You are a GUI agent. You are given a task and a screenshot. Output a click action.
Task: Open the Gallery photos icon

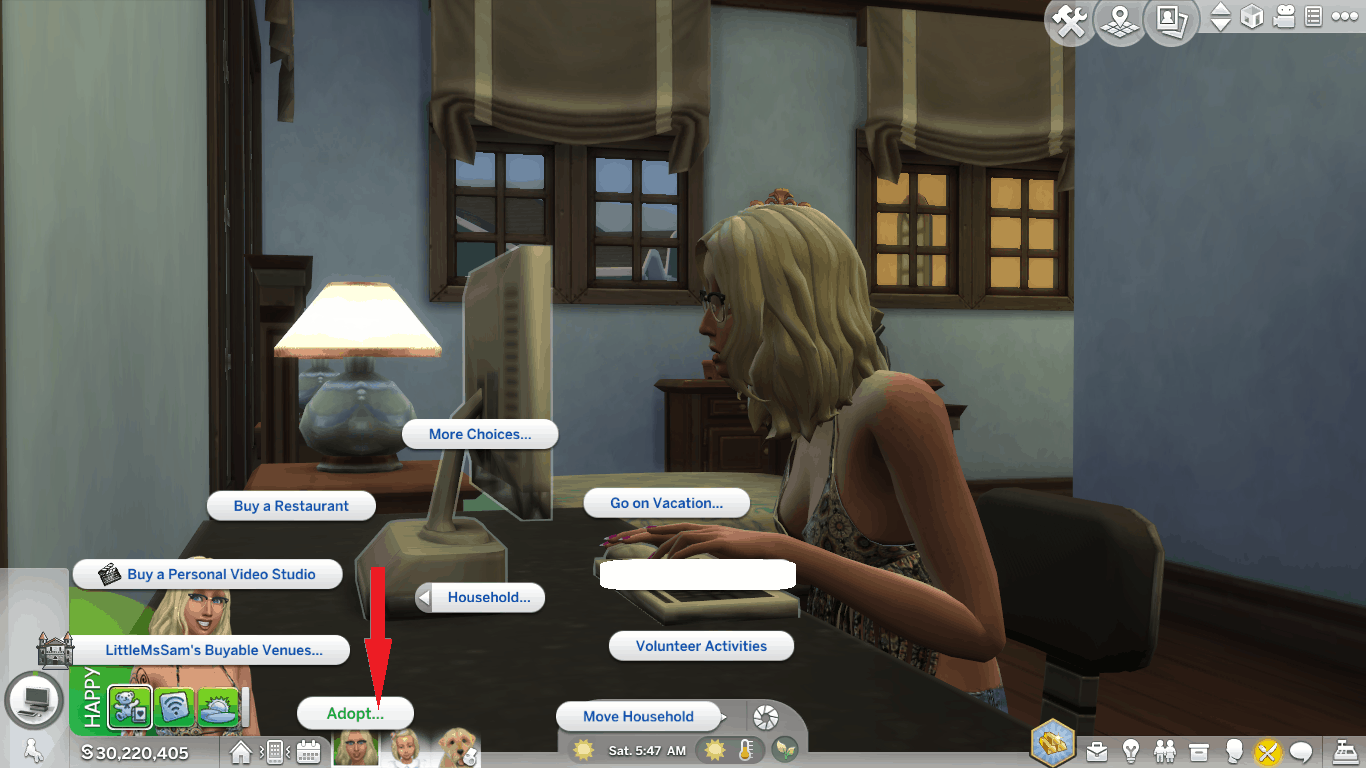tap(1171, 22)
